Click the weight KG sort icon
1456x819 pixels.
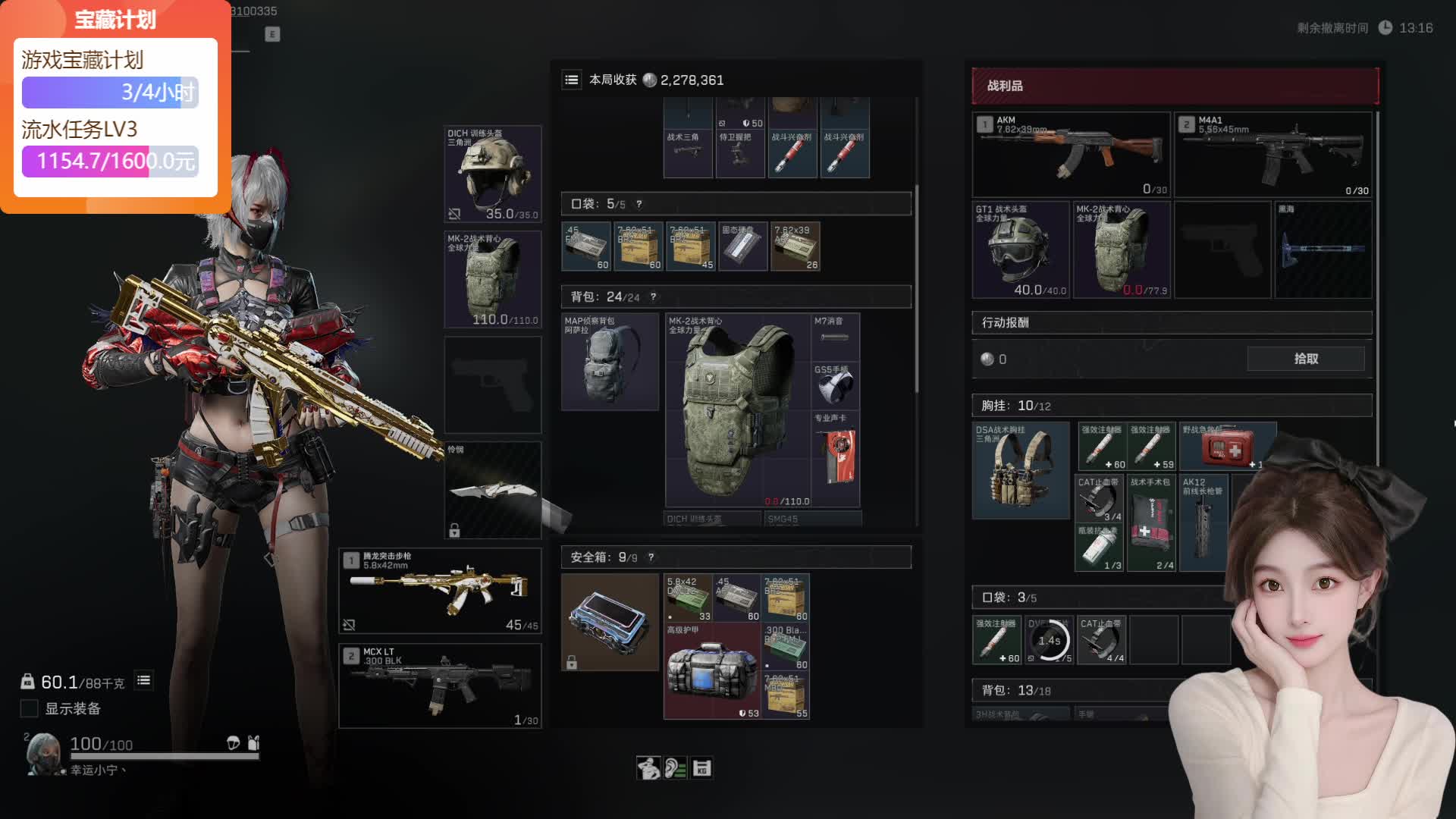(701, 768)
